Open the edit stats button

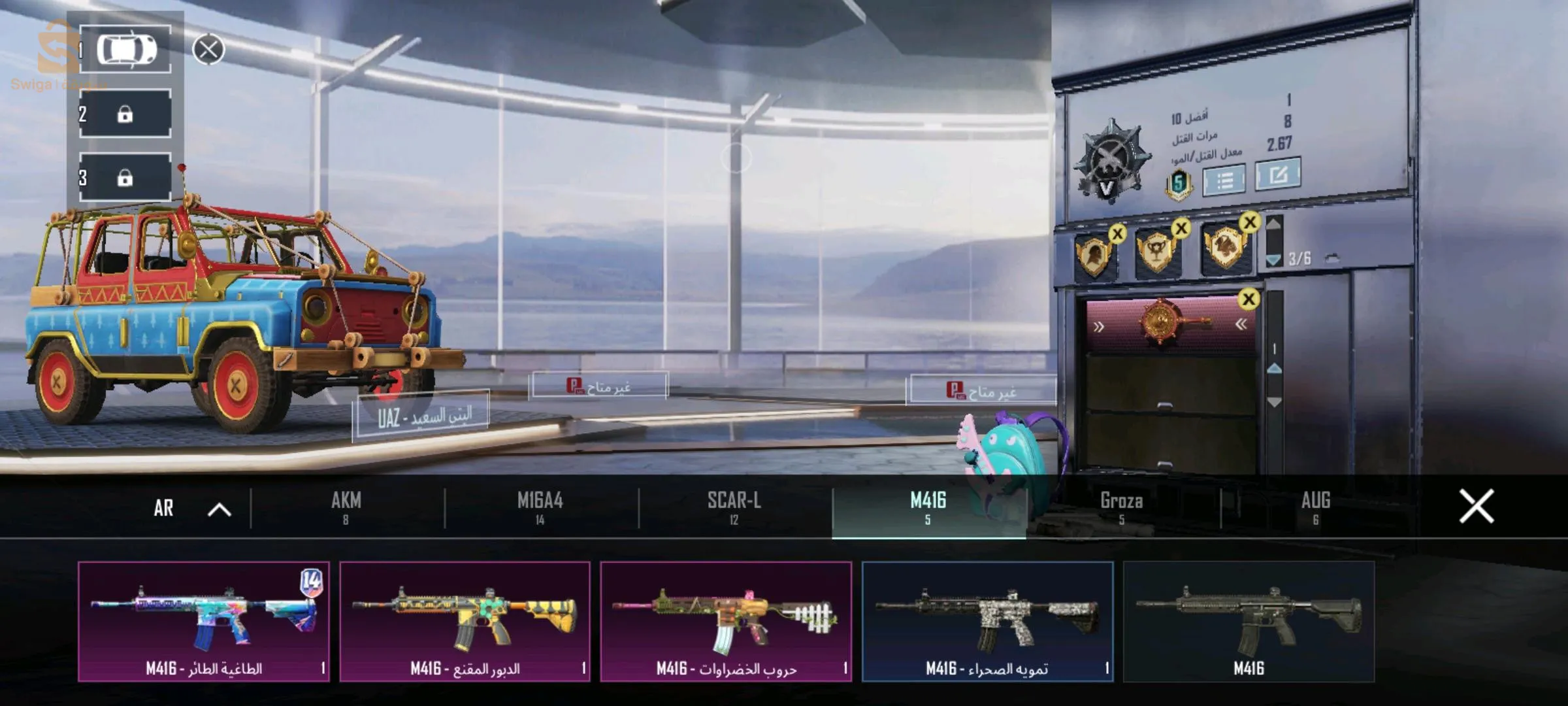[x=1277, y=175]
